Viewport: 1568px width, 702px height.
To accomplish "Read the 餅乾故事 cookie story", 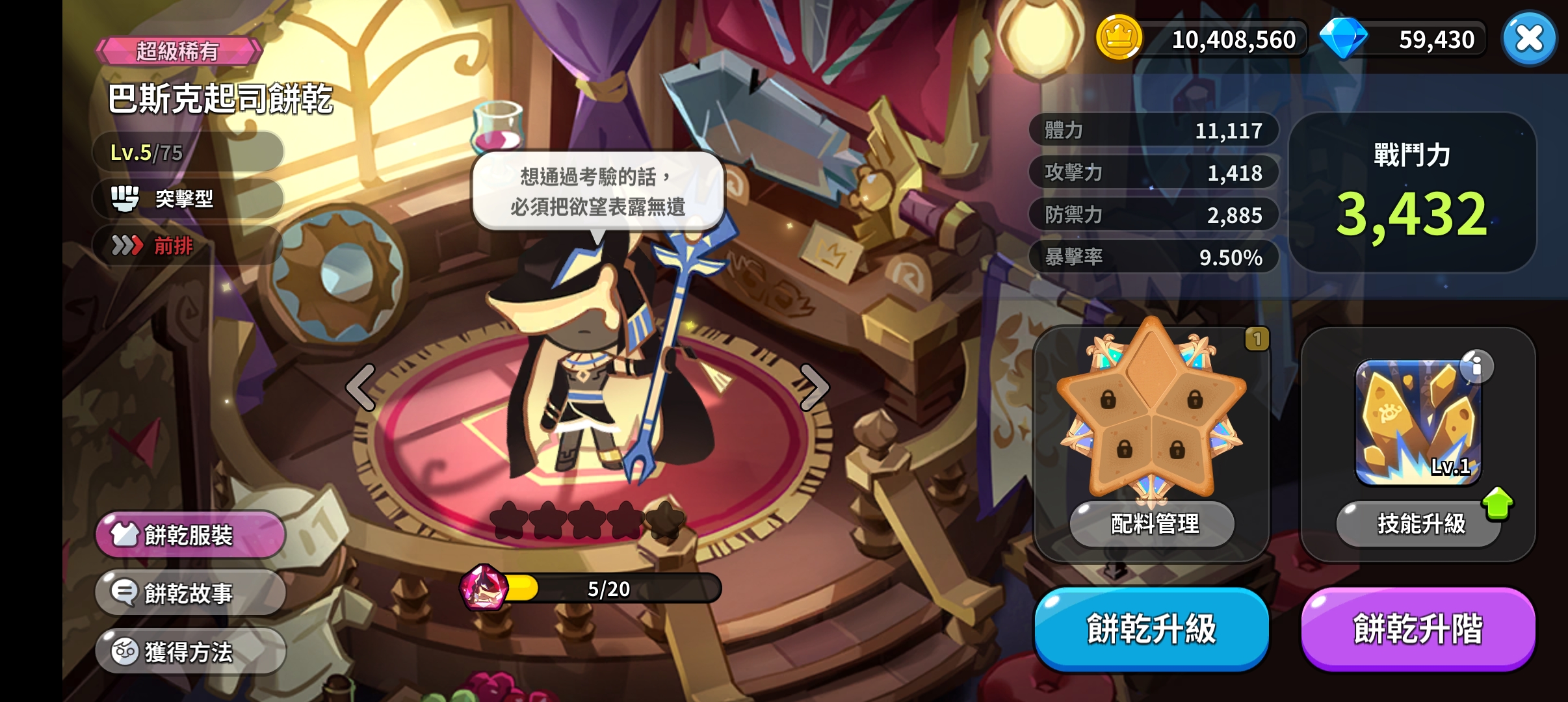I will pyautogui.click(x=190, y=593).
